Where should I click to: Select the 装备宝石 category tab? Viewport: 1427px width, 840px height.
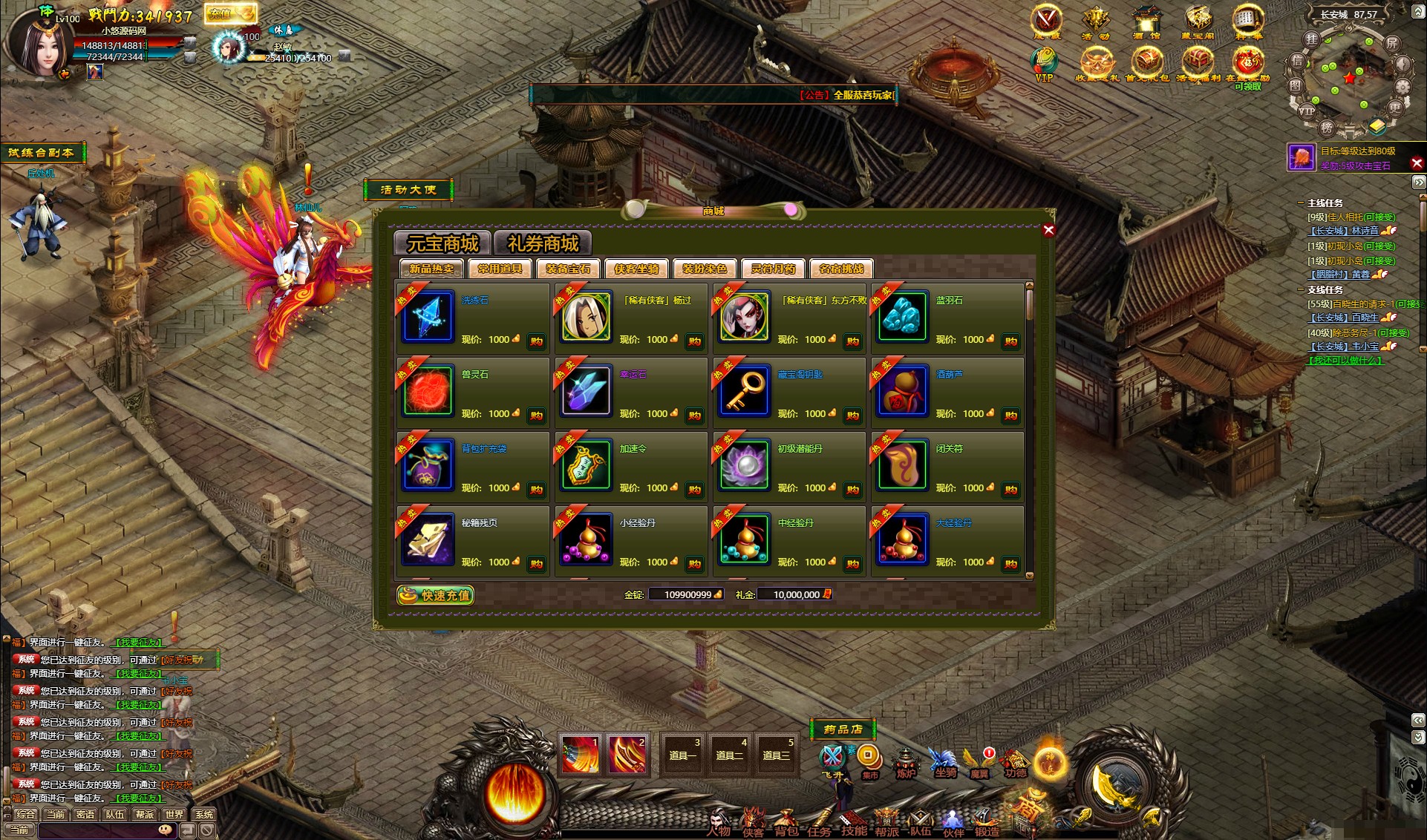pos(568,269)
